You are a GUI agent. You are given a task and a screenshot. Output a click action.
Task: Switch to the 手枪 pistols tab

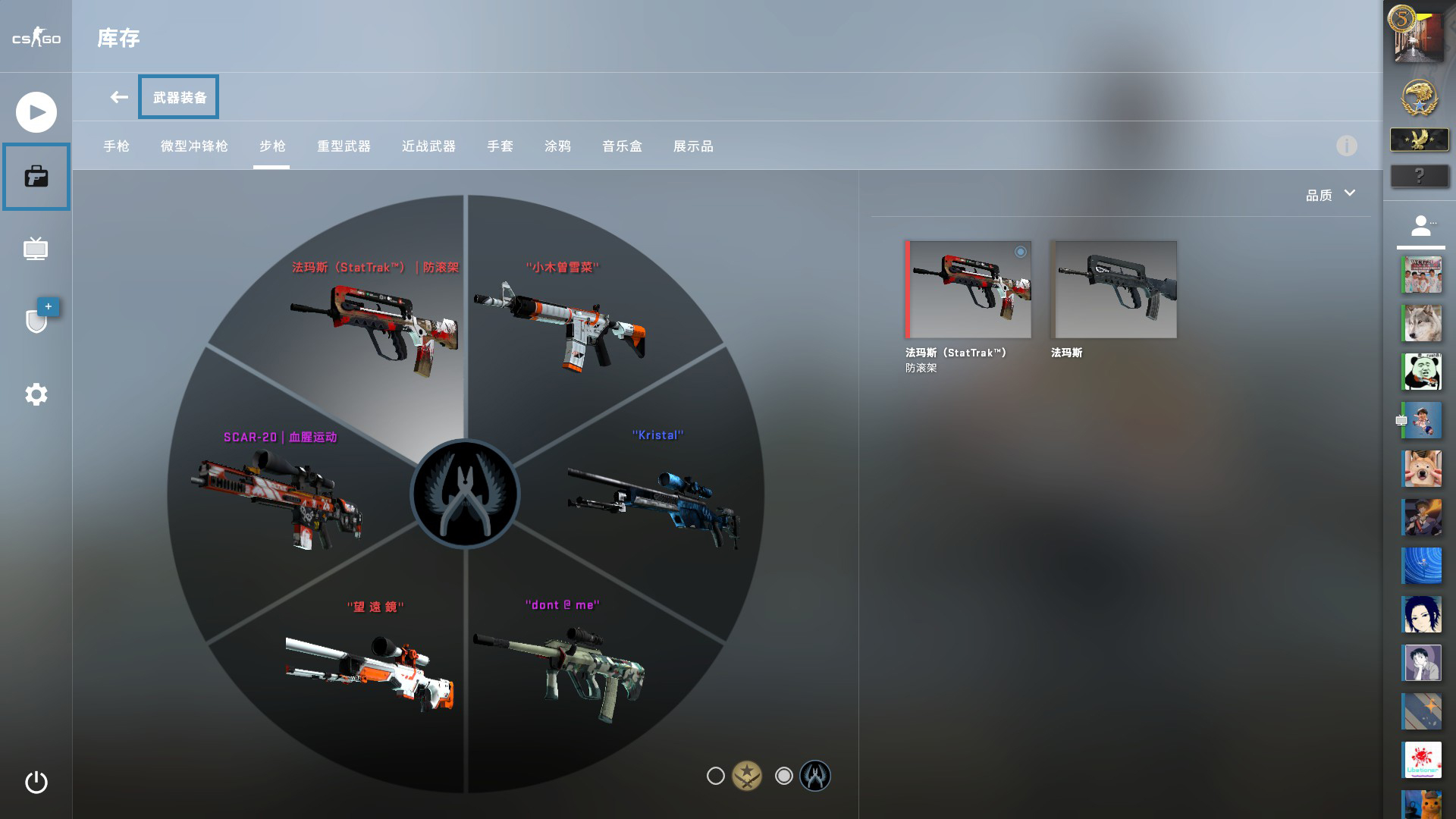click(x=118, y=146)
